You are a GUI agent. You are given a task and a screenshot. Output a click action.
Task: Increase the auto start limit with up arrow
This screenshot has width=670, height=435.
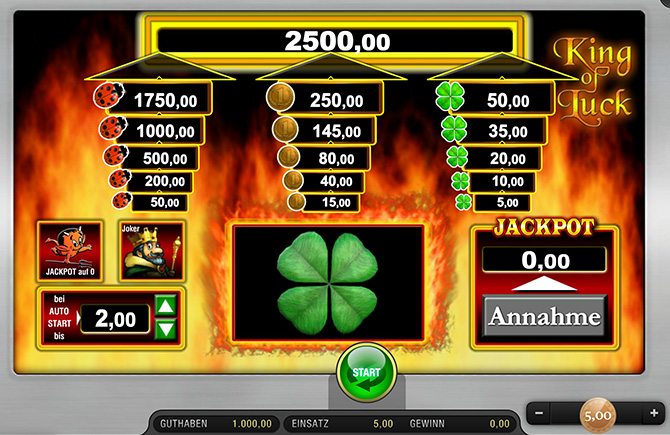(167, 306)
